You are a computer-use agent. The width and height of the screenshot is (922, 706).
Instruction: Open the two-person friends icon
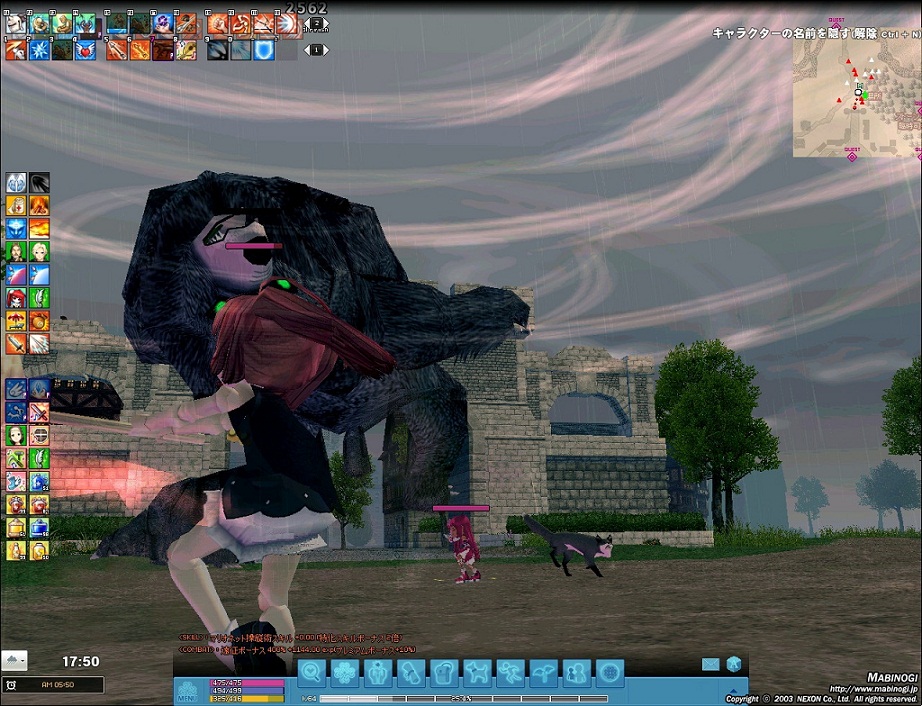576,673
